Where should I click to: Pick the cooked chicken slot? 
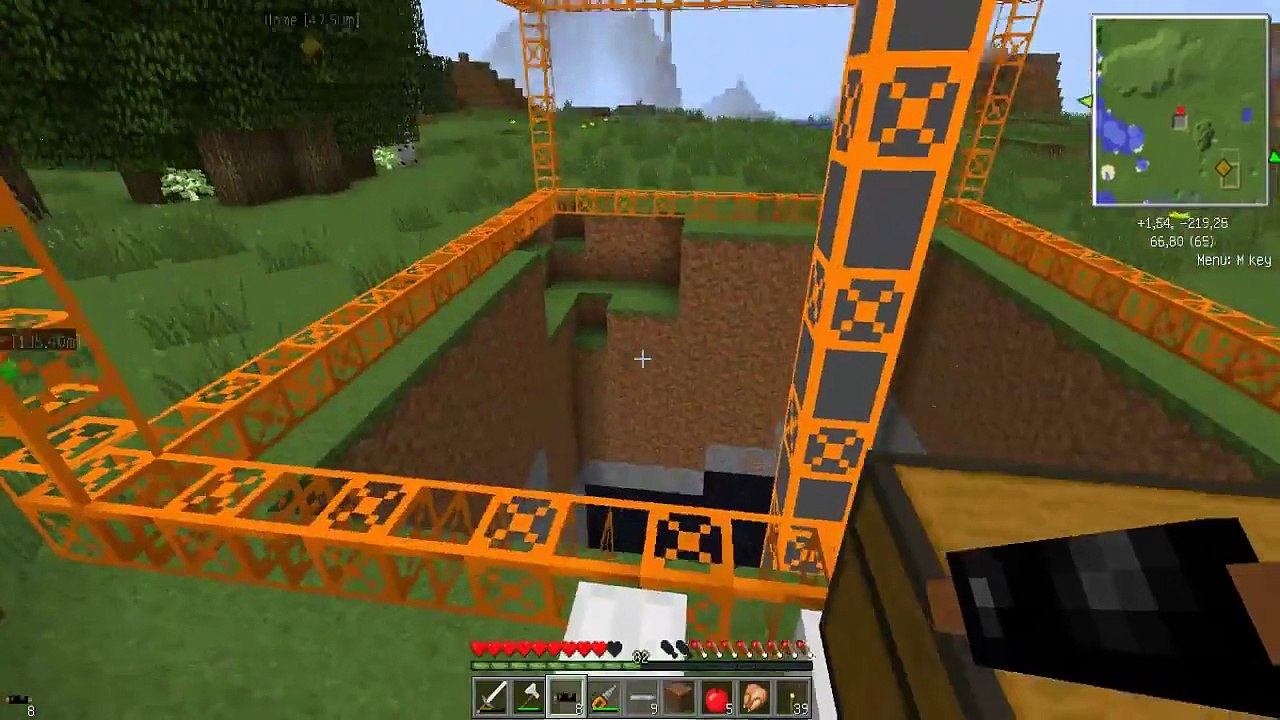754,697
